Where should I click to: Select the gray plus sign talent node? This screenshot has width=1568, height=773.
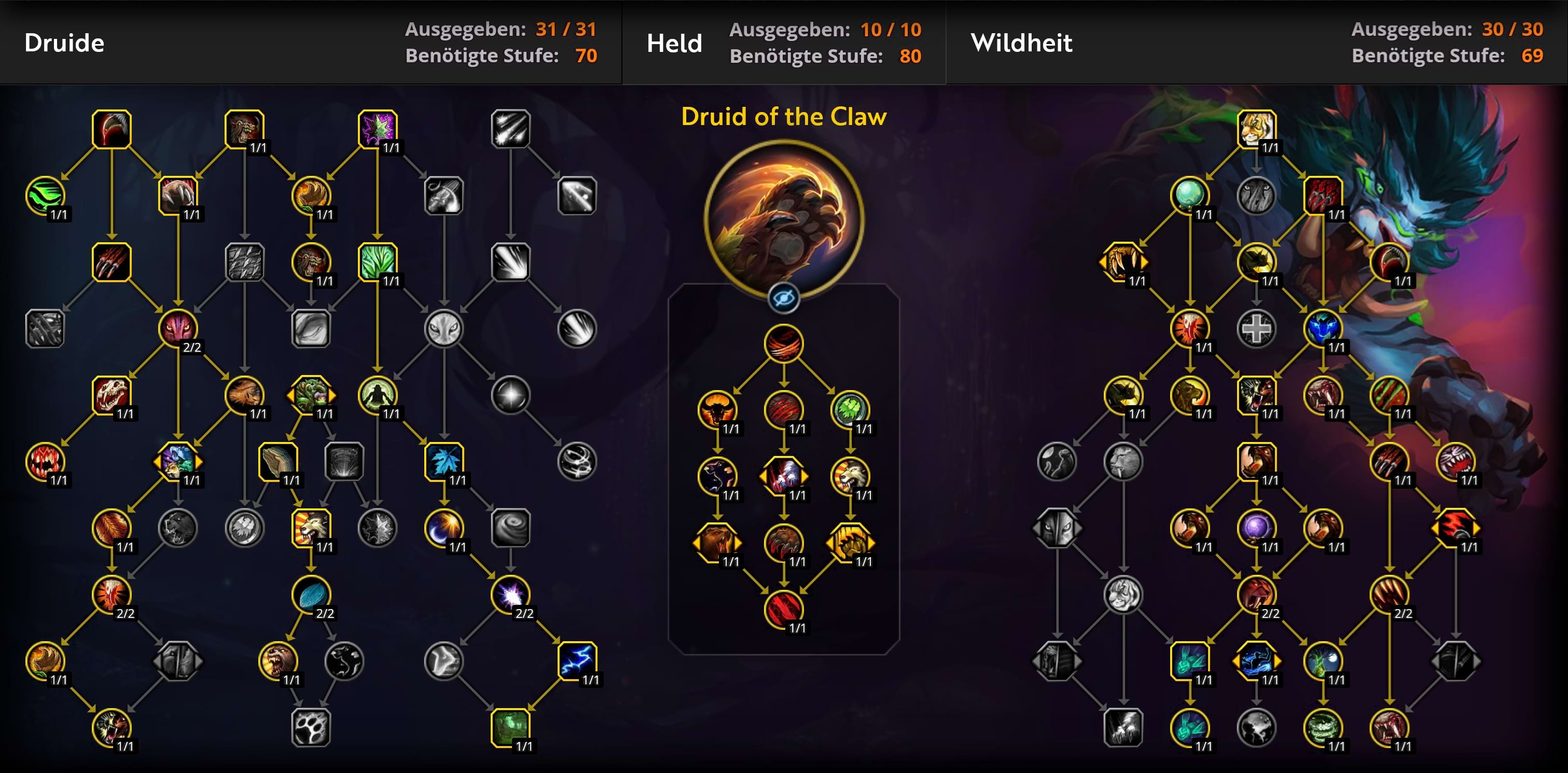1256,329
